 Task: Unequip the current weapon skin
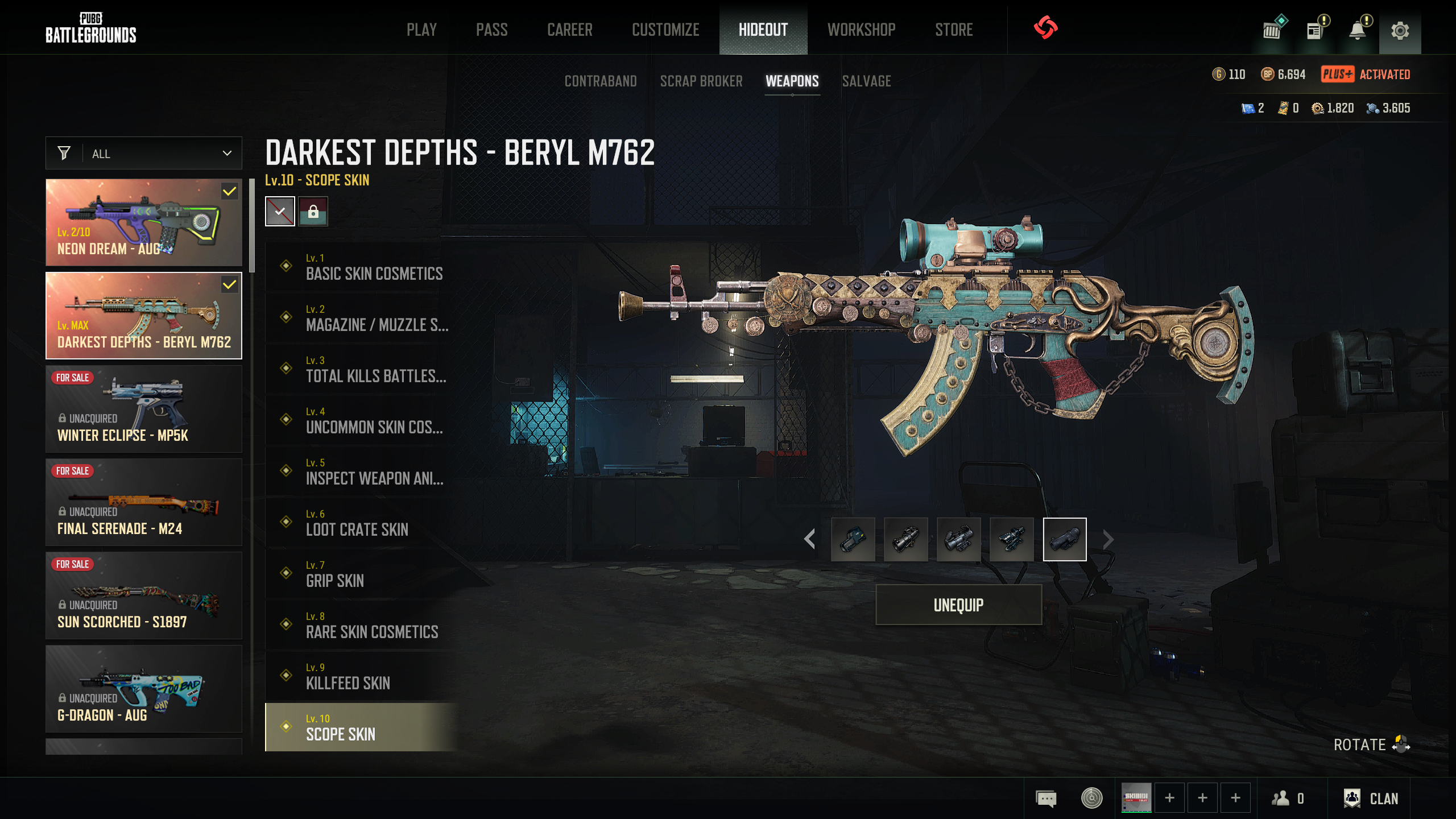[x=958, y=605]
